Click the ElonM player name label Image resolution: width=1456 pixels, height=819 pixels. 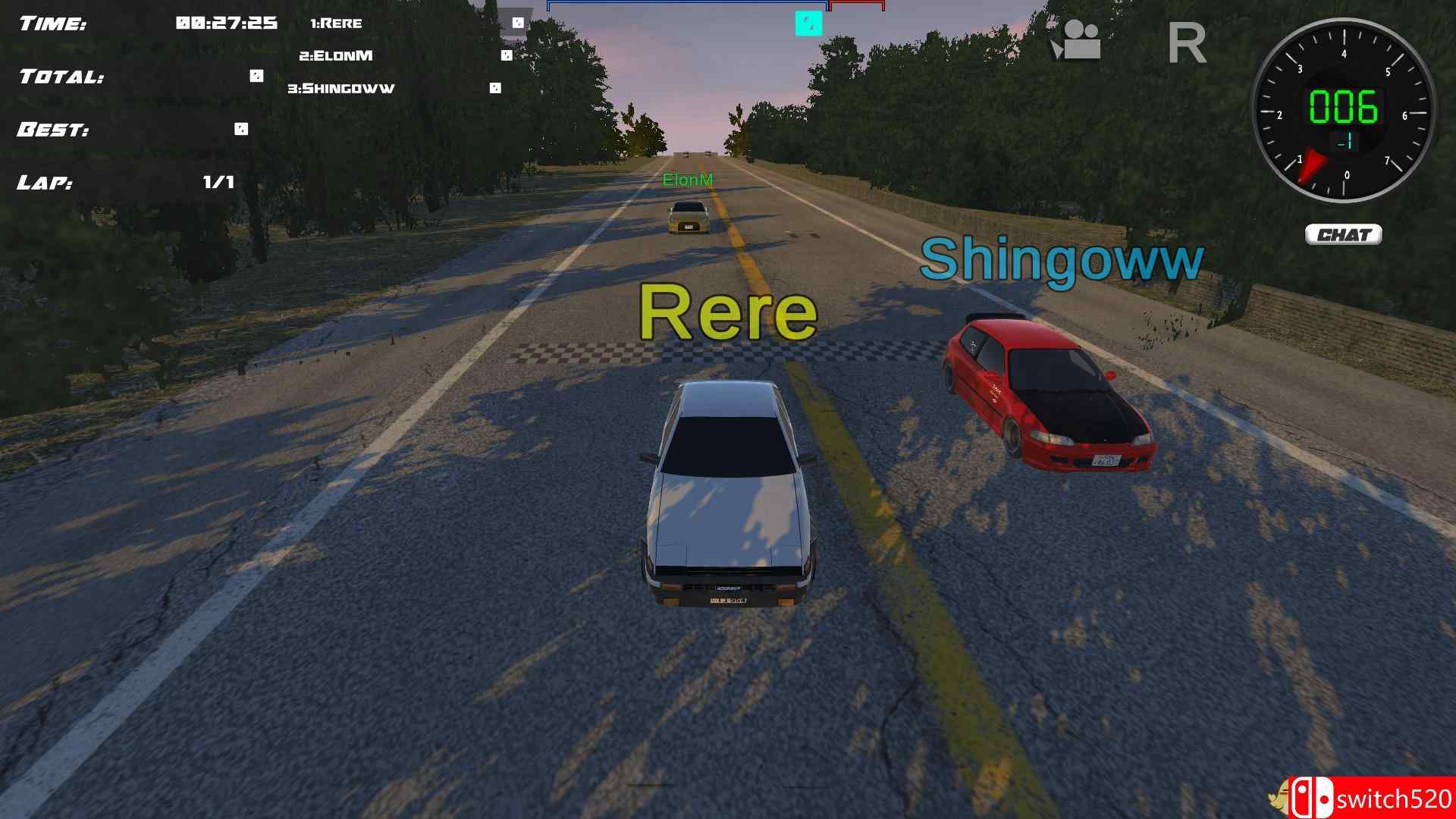689,180
